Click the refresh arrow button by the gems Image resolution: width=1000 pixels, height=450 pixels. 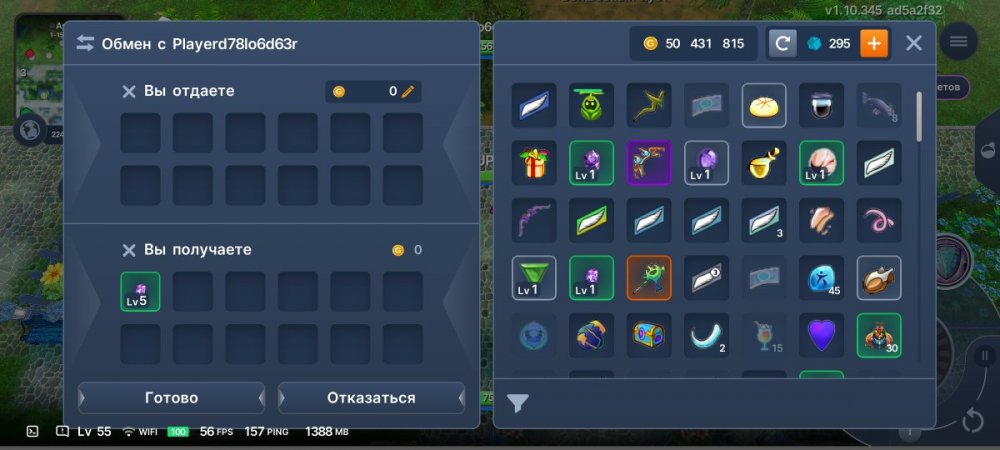(783, 43)
